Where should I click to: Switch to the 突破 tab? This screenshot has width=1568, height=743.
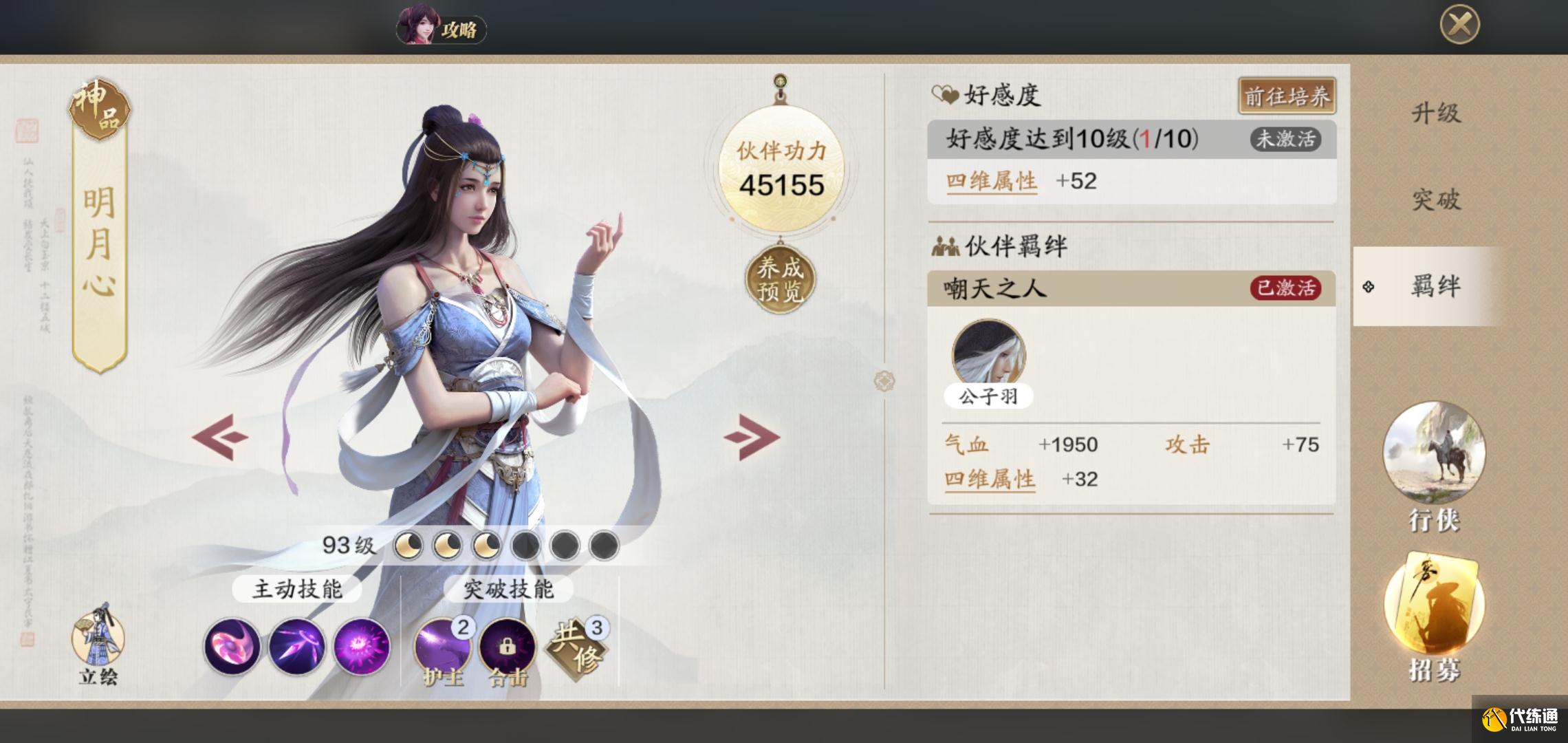coord(1435,200)
